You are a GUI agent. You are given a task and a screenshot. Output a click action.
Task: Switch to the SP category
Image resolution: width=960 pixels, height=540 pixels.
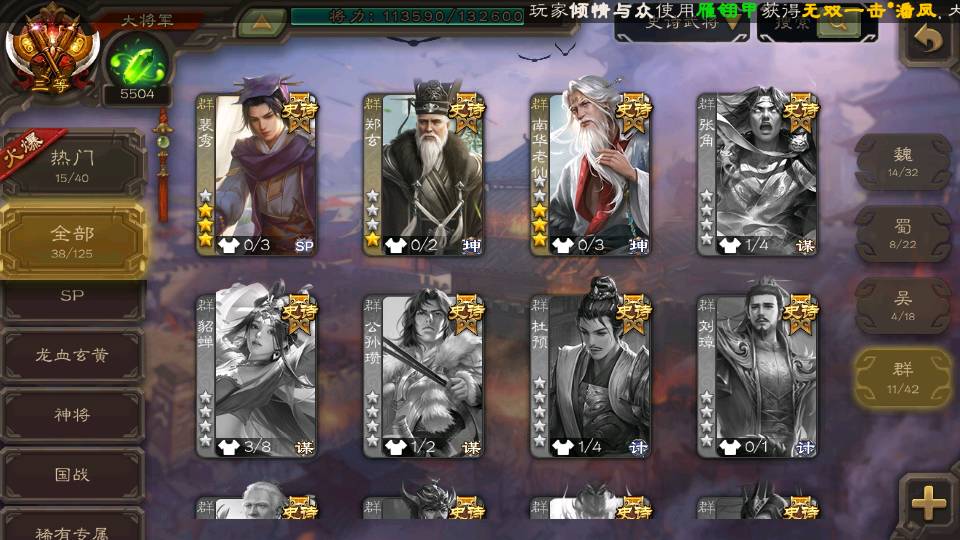pos(72,296)
